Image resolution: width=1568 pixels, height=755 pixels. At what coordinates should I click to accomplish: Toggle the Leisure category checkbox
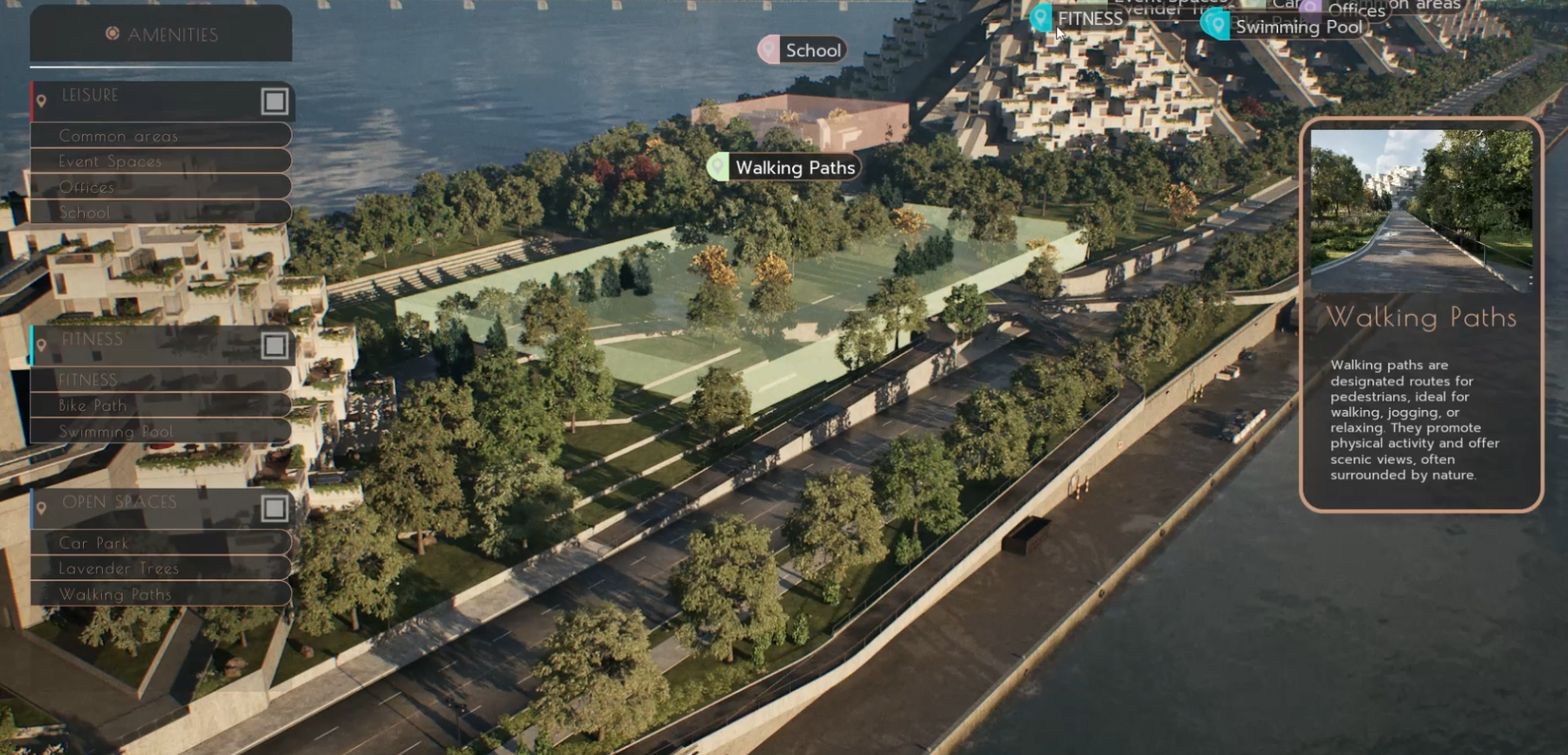(x=274, y=101)
